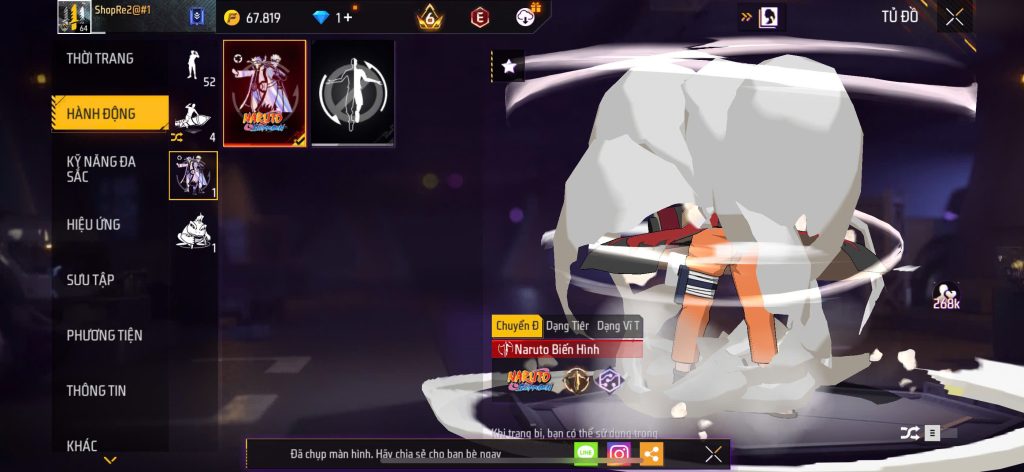The image size is (1024, 472).
Task: Switch to Hiệu Ứng category
Action: [x=94, y=224]
